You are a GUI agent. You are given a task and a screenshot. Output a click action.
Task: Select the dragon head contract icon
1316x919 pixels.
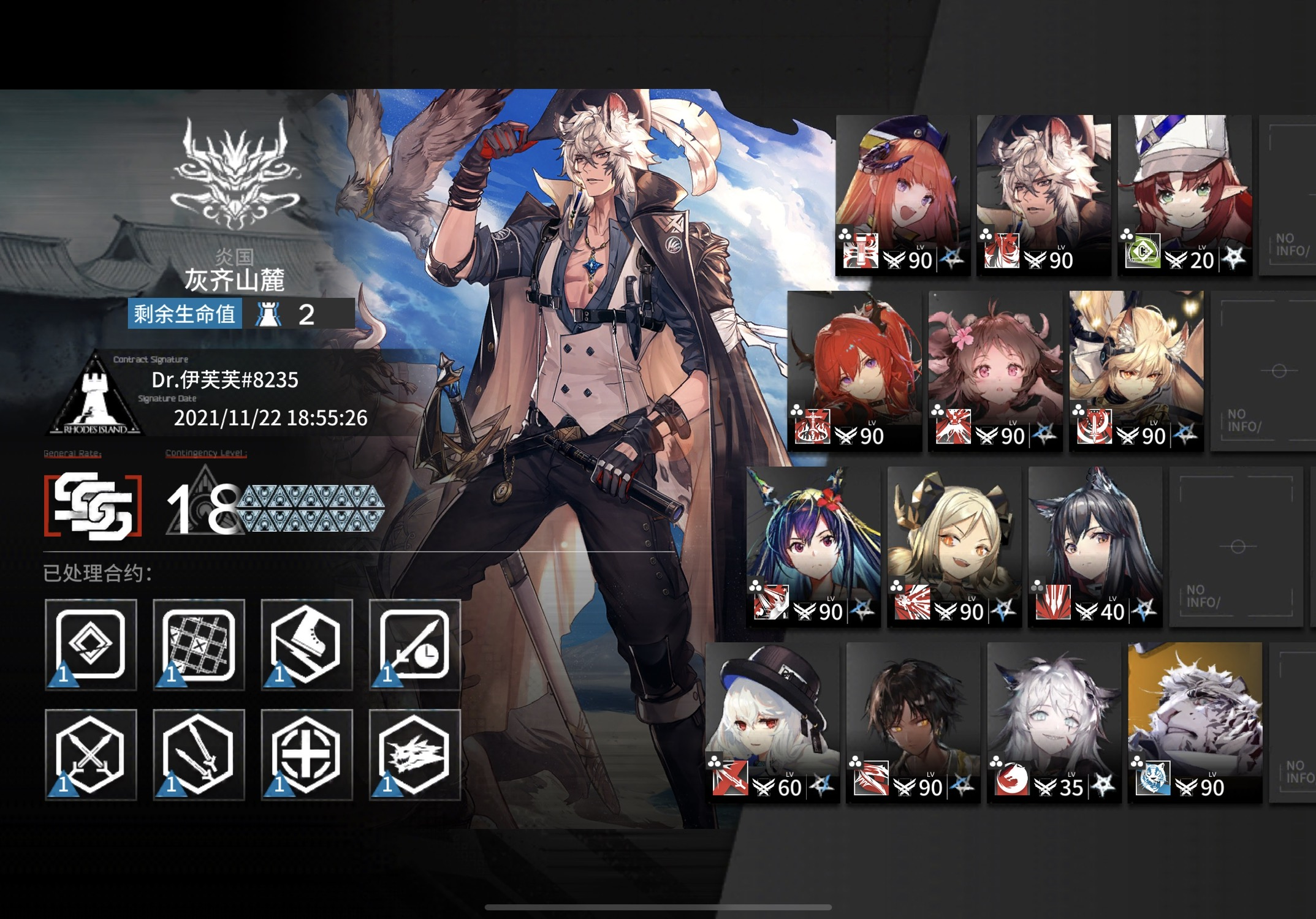(x=414, y=755)
